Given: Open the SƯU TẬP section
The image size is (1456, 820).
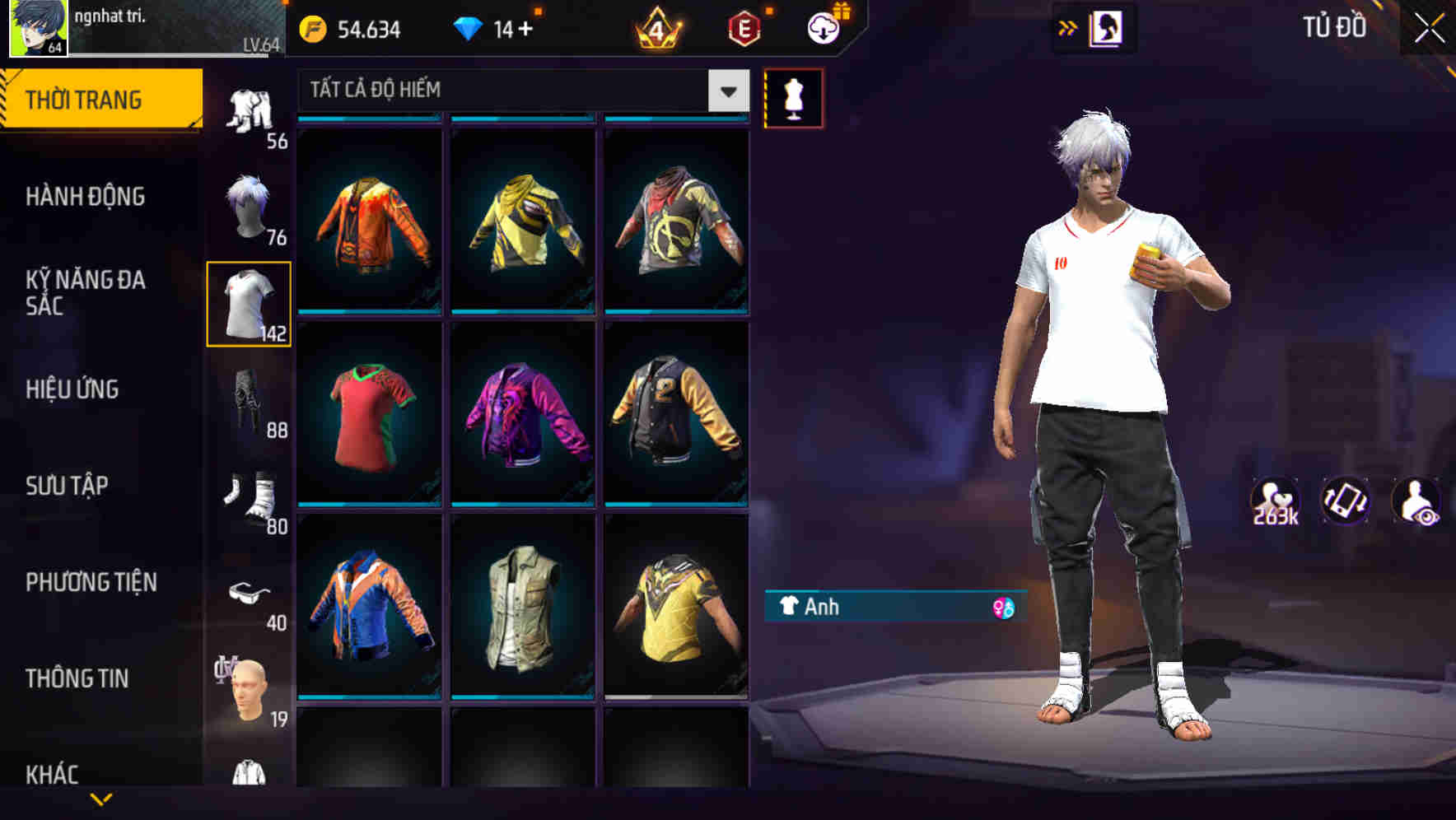Looking at the screenshot, I should pos(66,486).
